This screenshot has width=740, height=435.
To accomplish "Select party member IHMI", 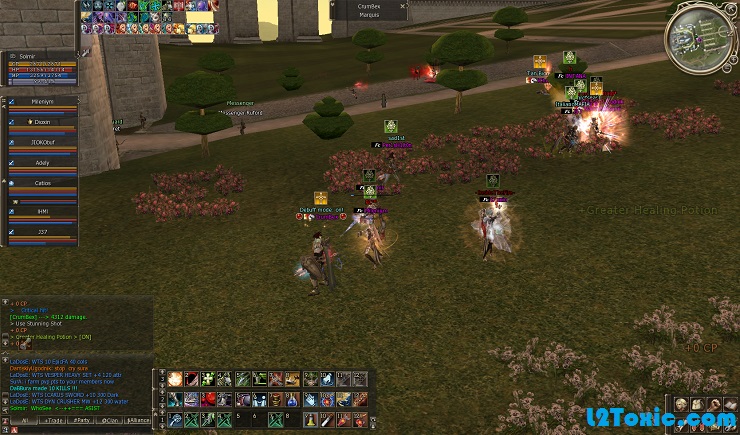I will (x=42, y=212).
